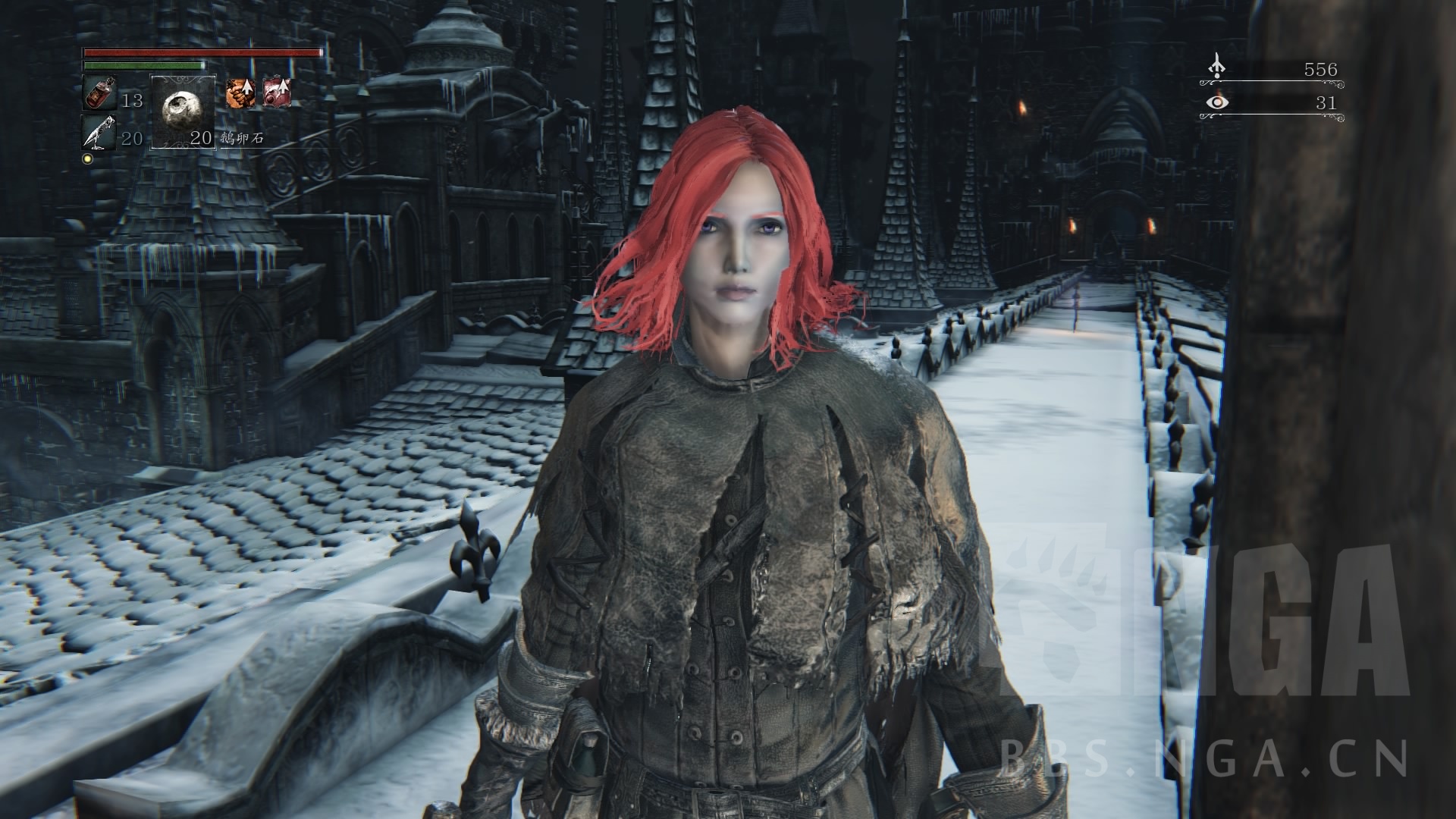Click the Insight eye icon
The height and width of the screenshot is (819, 1456).
tap(1218, 102)
